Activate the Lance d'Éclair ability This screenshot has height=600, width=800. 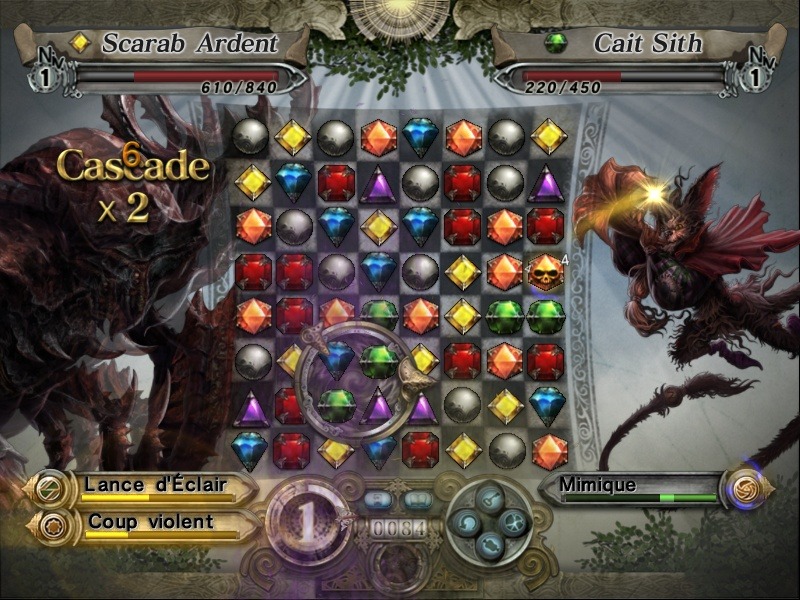pos(155,487)
